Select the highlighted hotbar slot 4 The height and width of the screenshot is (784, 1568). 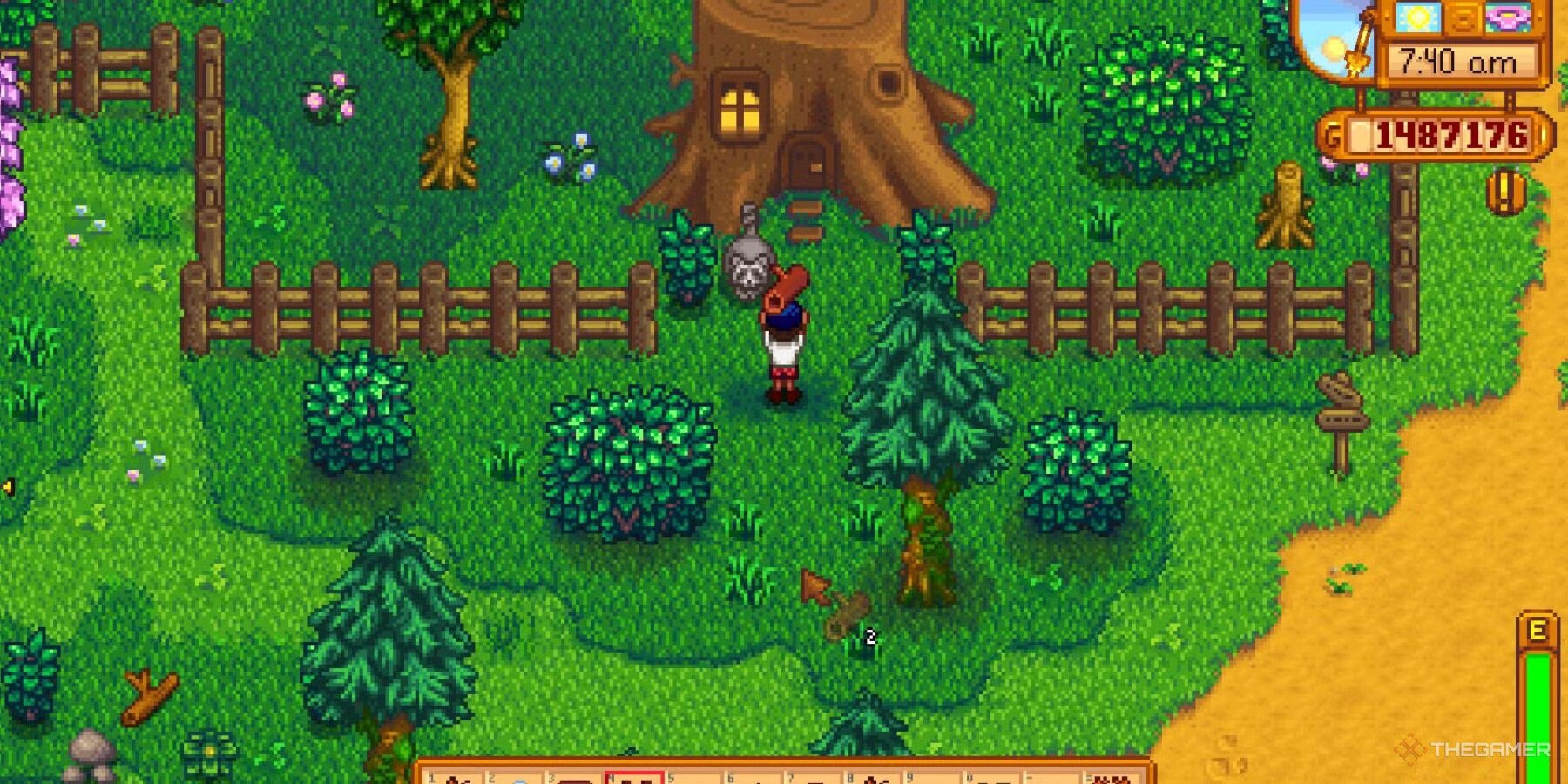636,778
